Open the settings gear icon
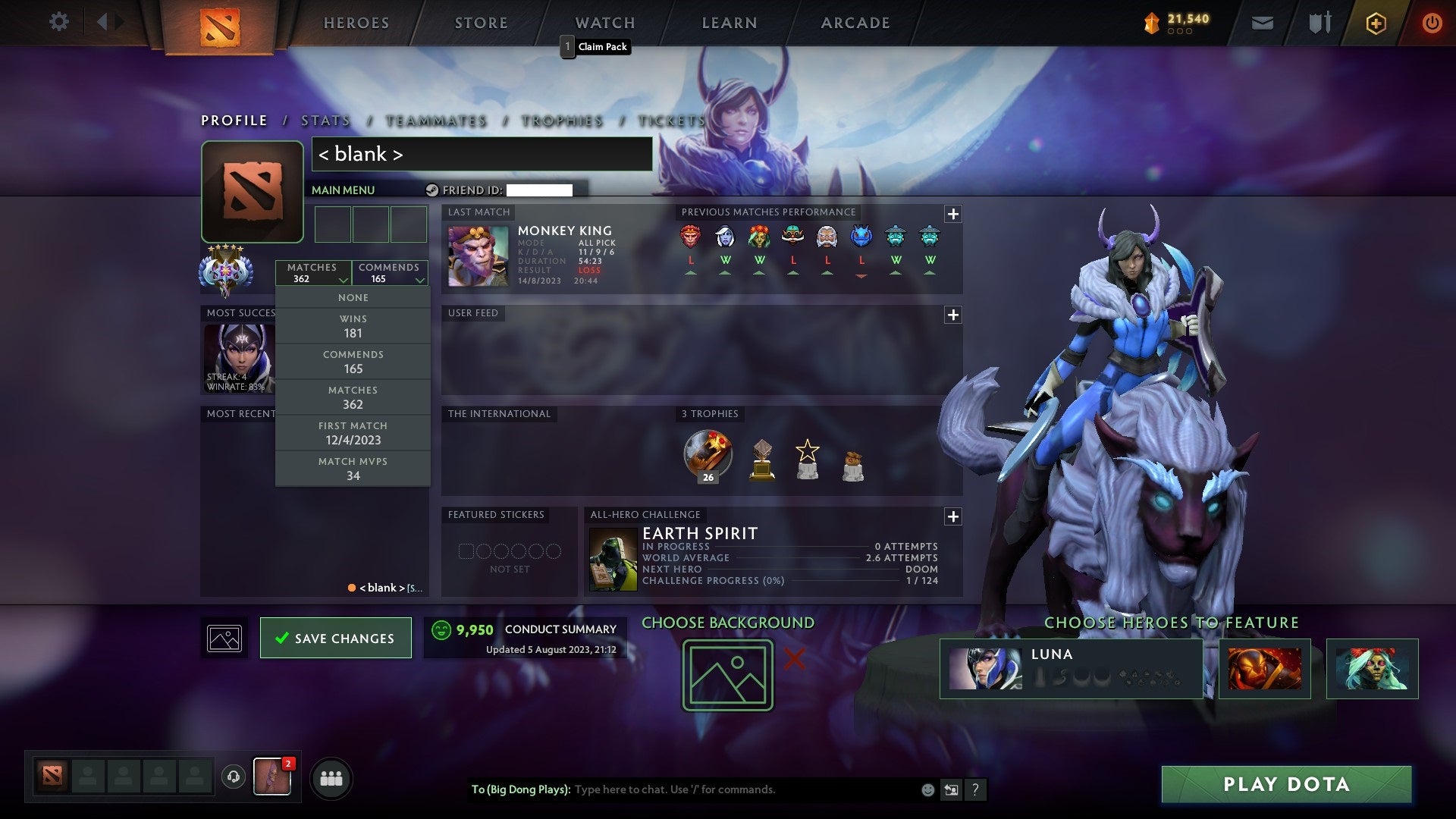 [59, 22]
